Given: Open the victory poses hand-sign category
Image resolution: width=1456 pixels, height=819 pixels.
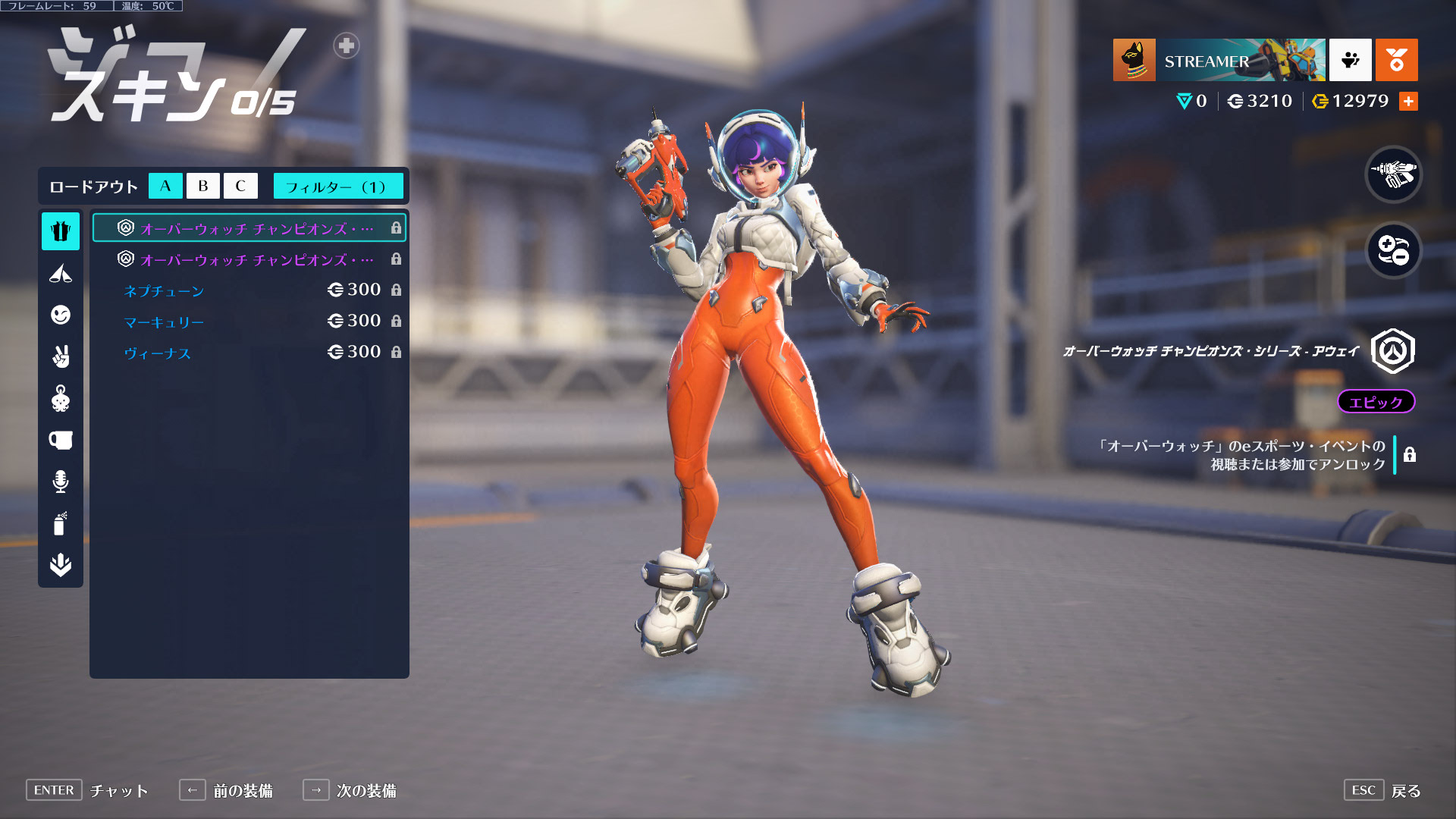Looking at the screenshot, I should (x=61, y=356).
